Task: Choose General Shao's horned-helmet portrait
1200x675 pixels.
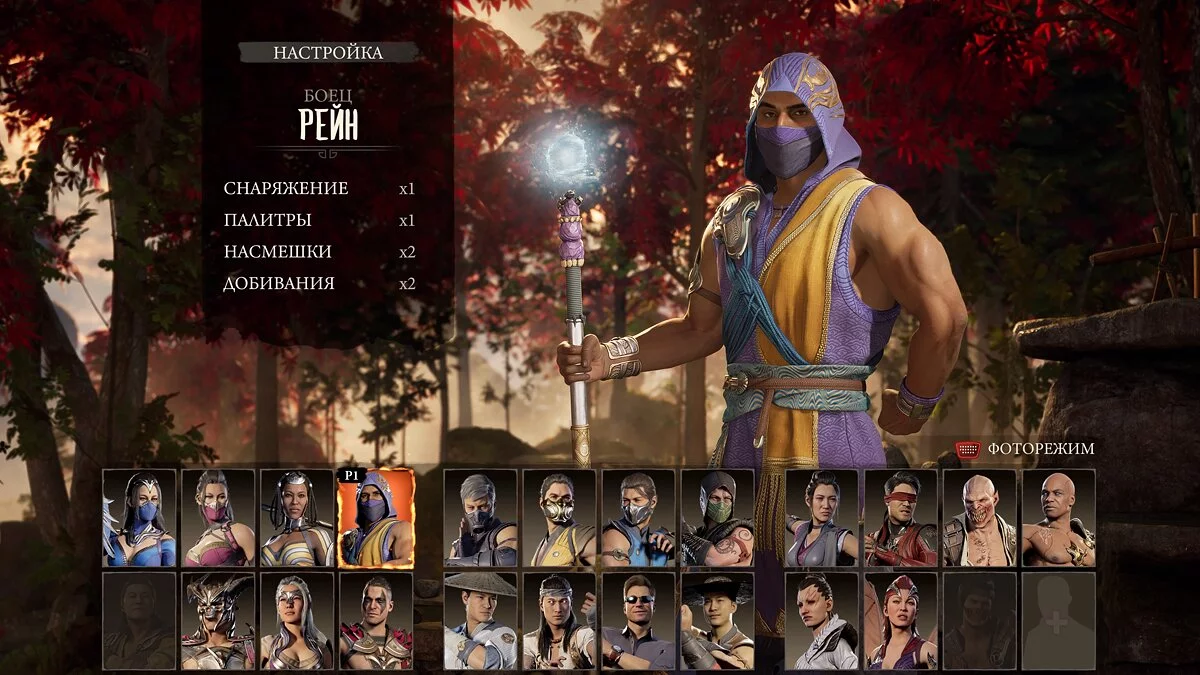Action: coord(218,621)
